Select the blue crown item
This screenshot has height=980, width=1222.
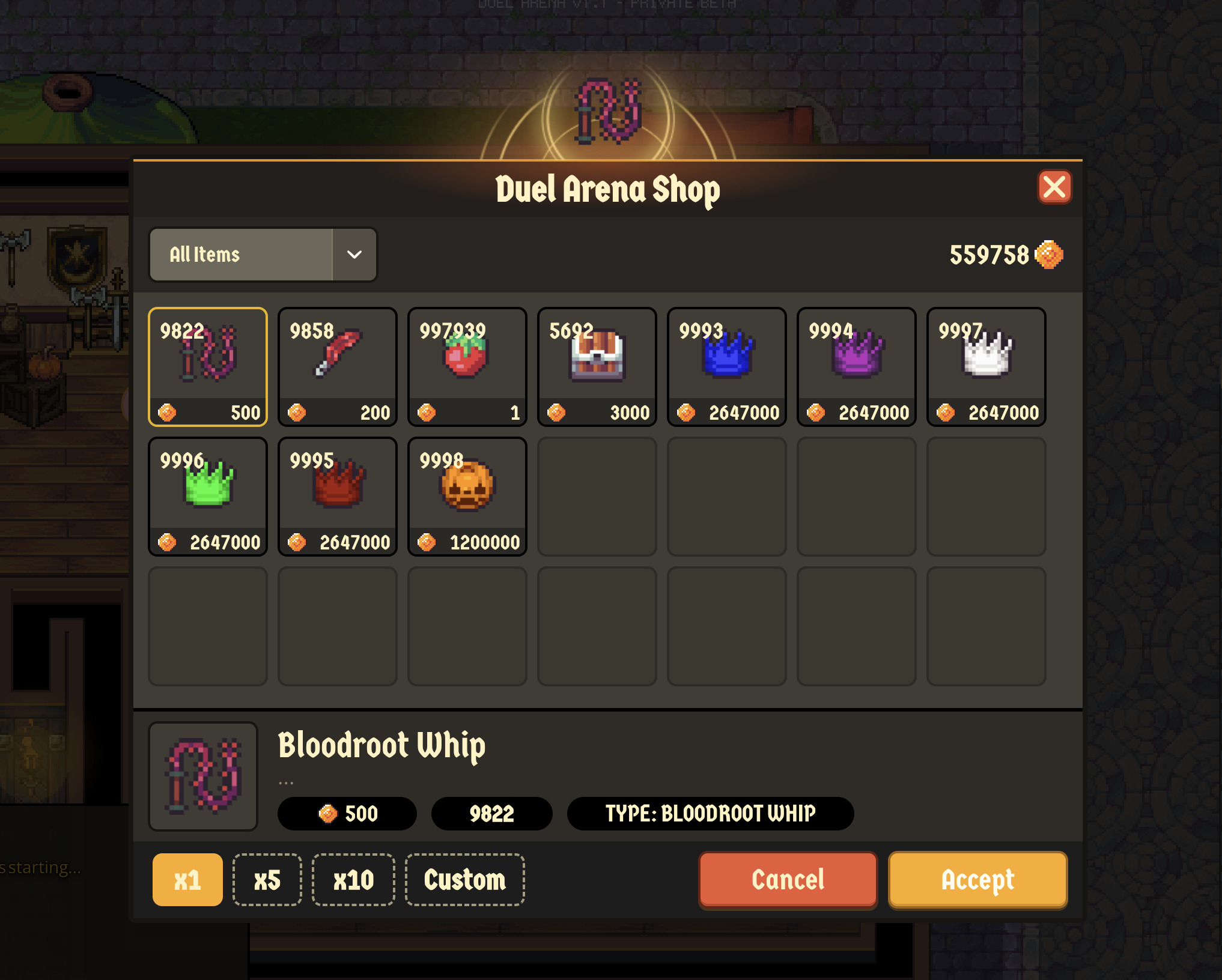(727, 366)
